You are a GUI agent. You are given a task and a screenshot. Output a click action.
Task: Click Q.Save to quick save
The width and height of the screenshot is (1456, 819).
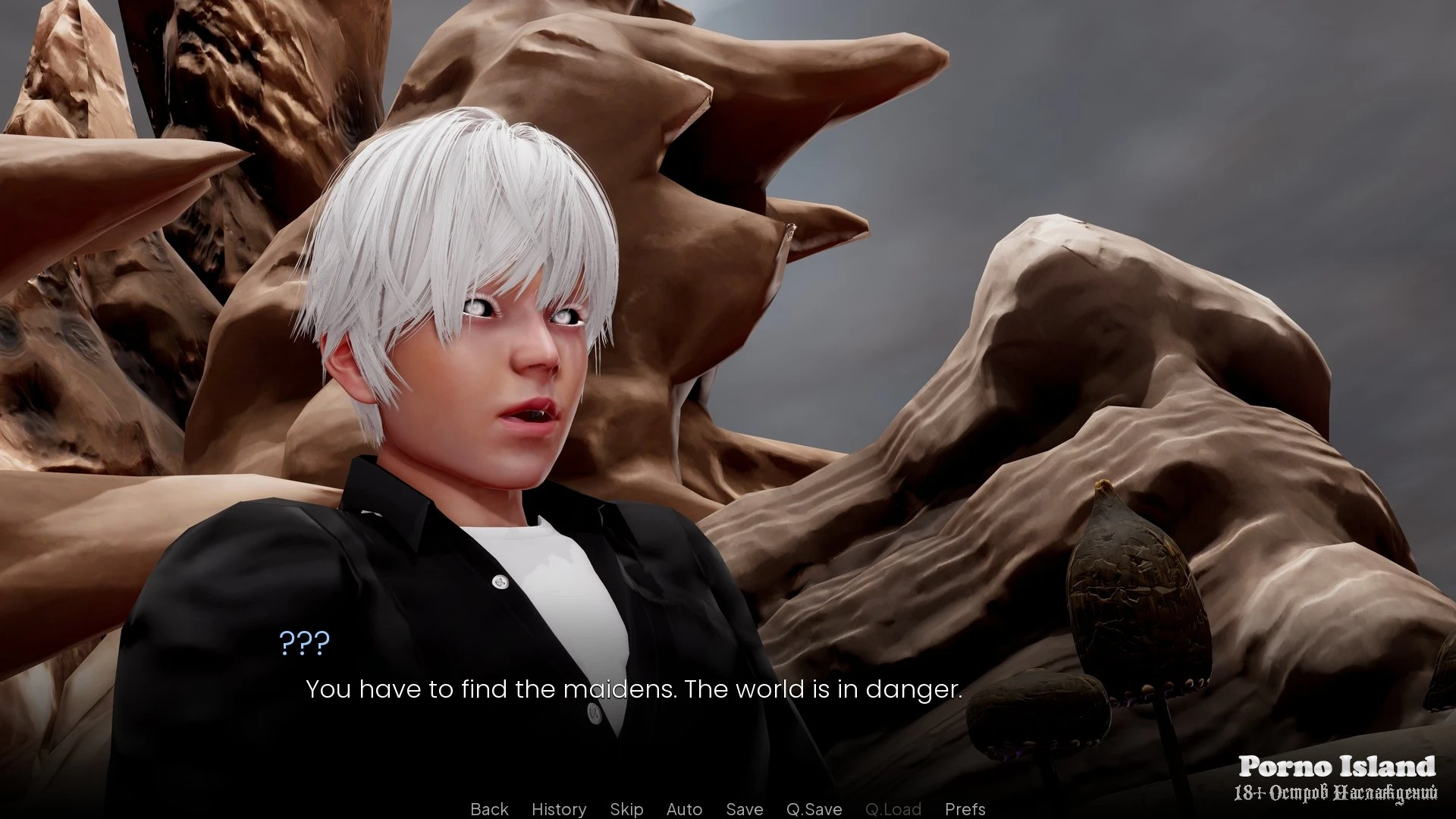[814, 809]
